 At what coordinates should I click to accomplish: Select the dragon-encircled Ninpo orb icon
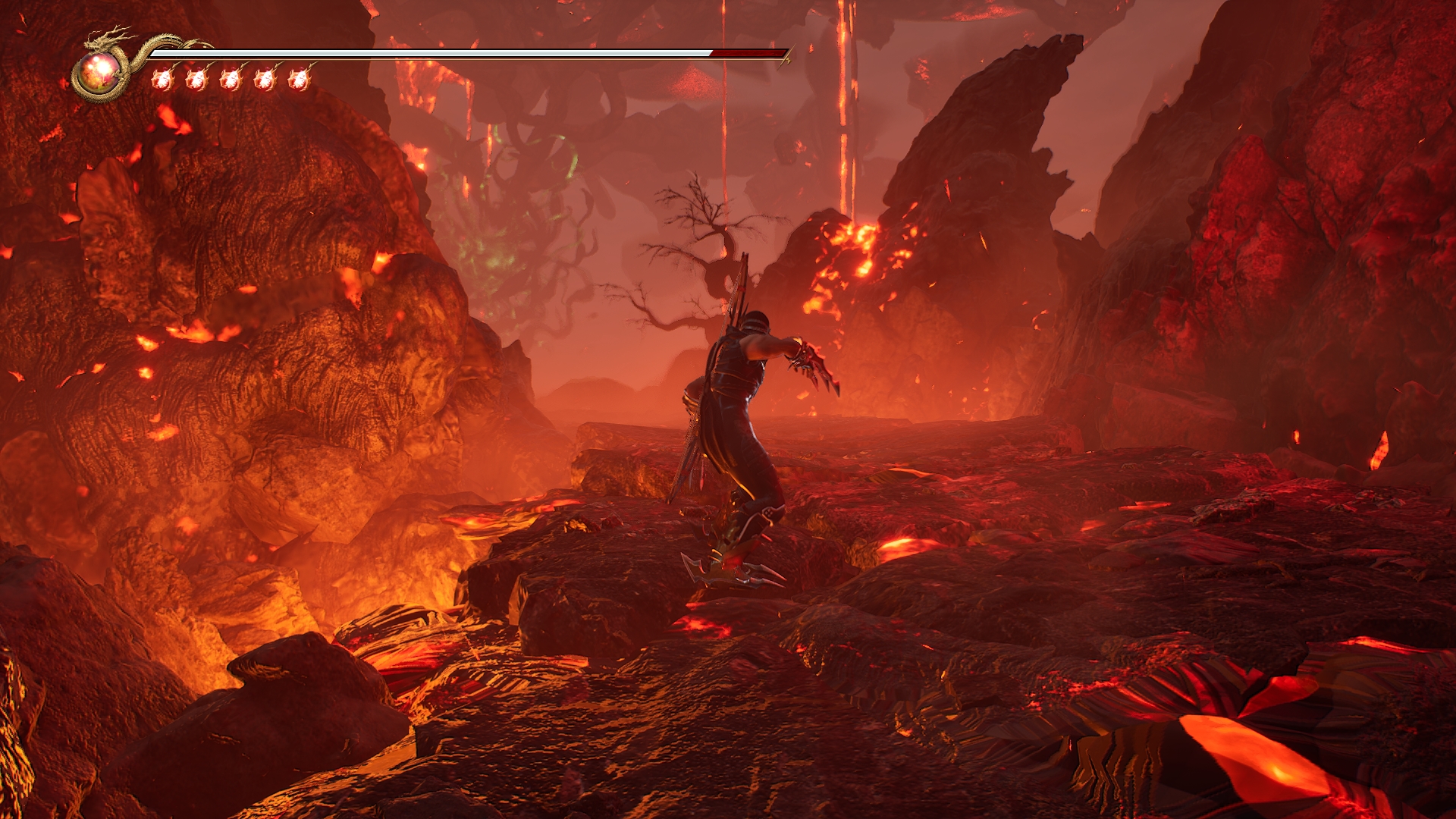99,74
